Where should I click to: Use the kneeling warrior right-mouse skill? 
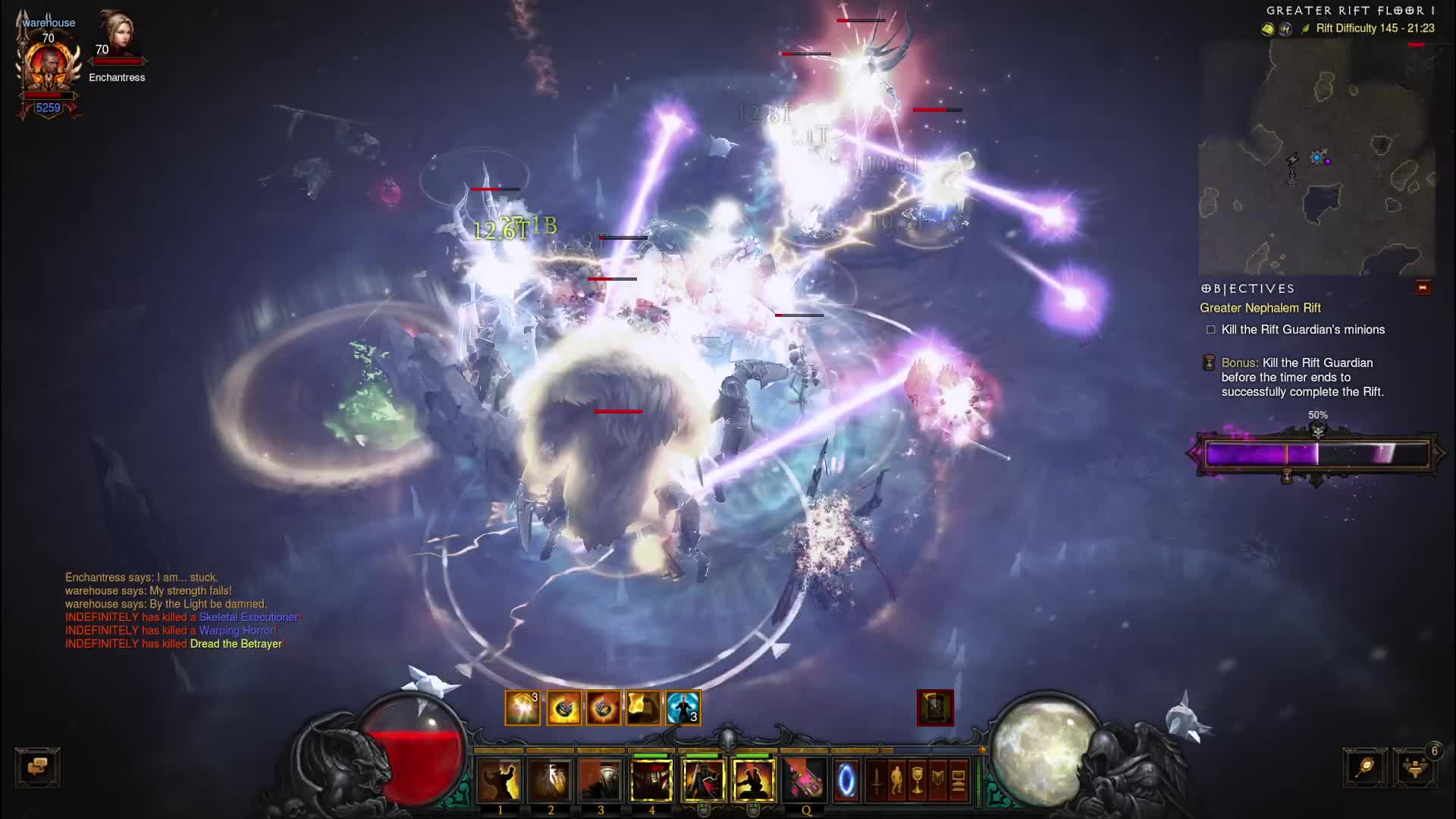tap(753, 780)
